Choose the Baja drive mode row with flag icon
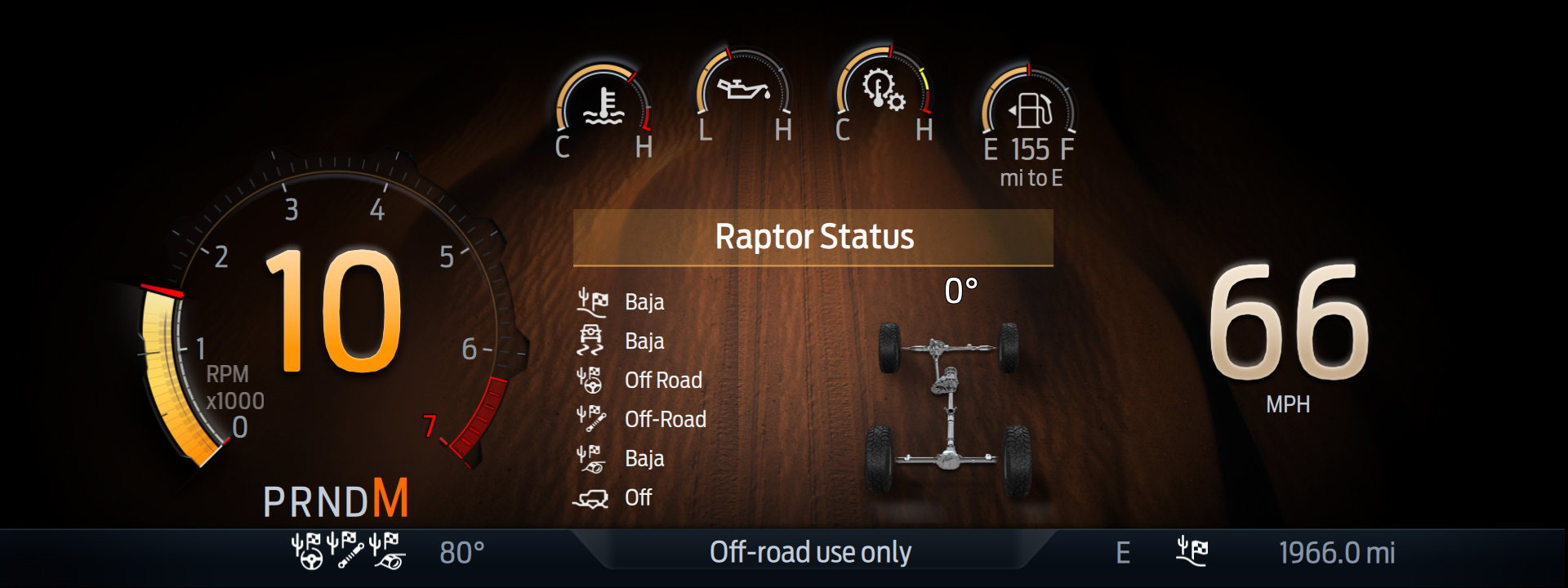This screenshot has width=1568, height=588. [621, 302]
